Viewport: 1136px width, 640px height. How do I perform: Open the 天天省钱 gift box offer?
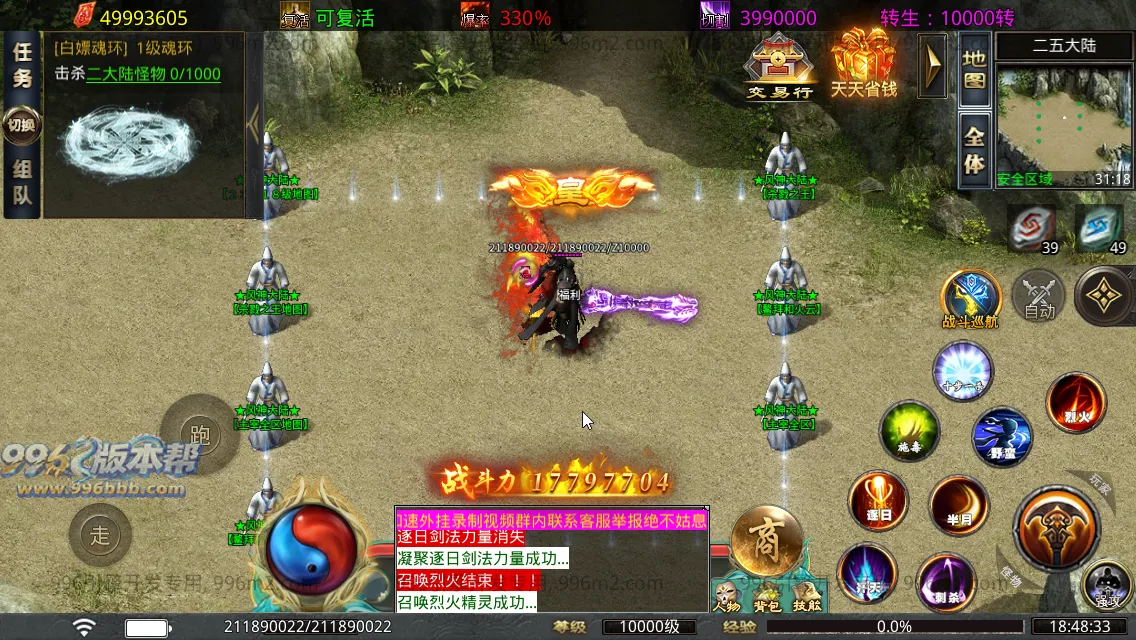(864, 62)
